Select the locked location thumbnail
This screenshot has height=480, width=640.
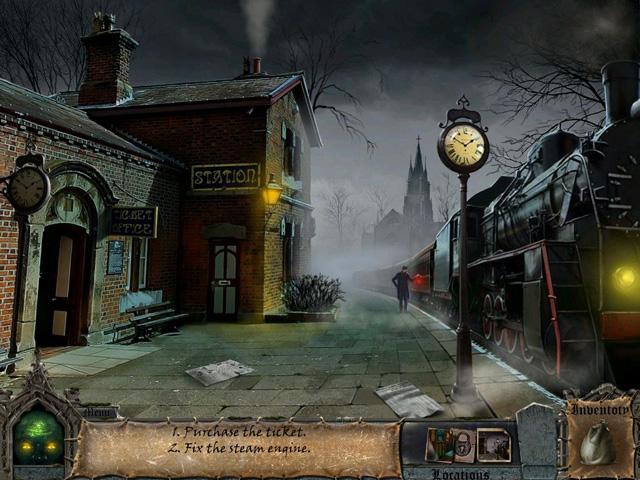[464, 445]
